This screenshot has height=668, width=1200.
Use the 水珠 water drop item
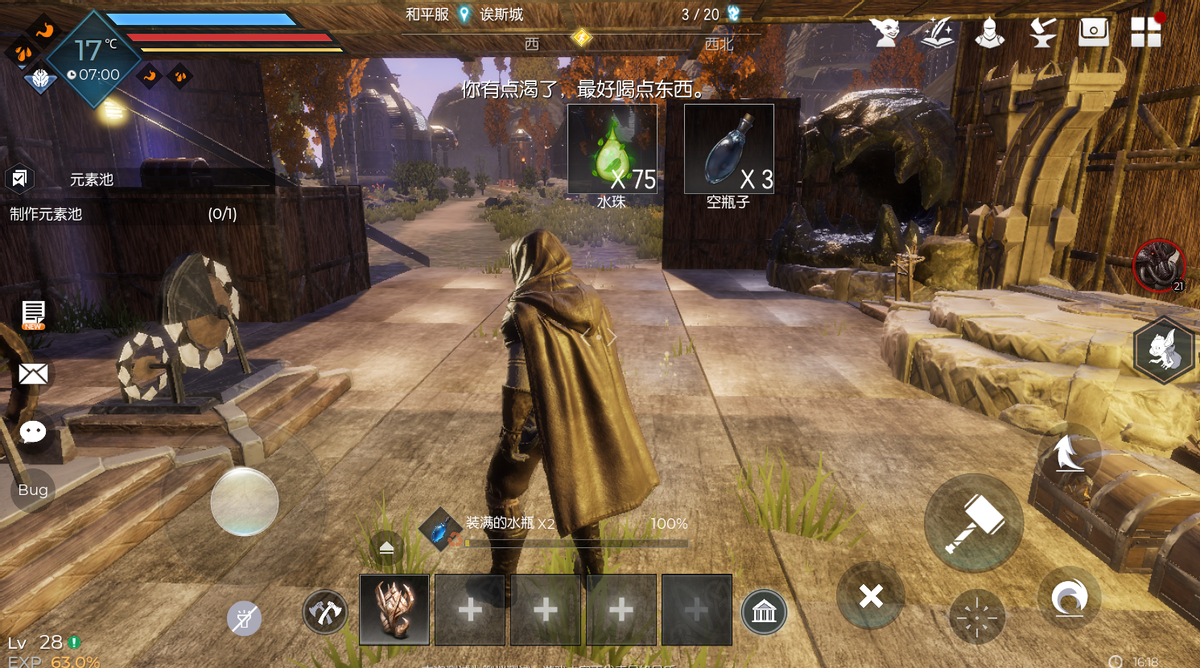(x=612, y=149)
